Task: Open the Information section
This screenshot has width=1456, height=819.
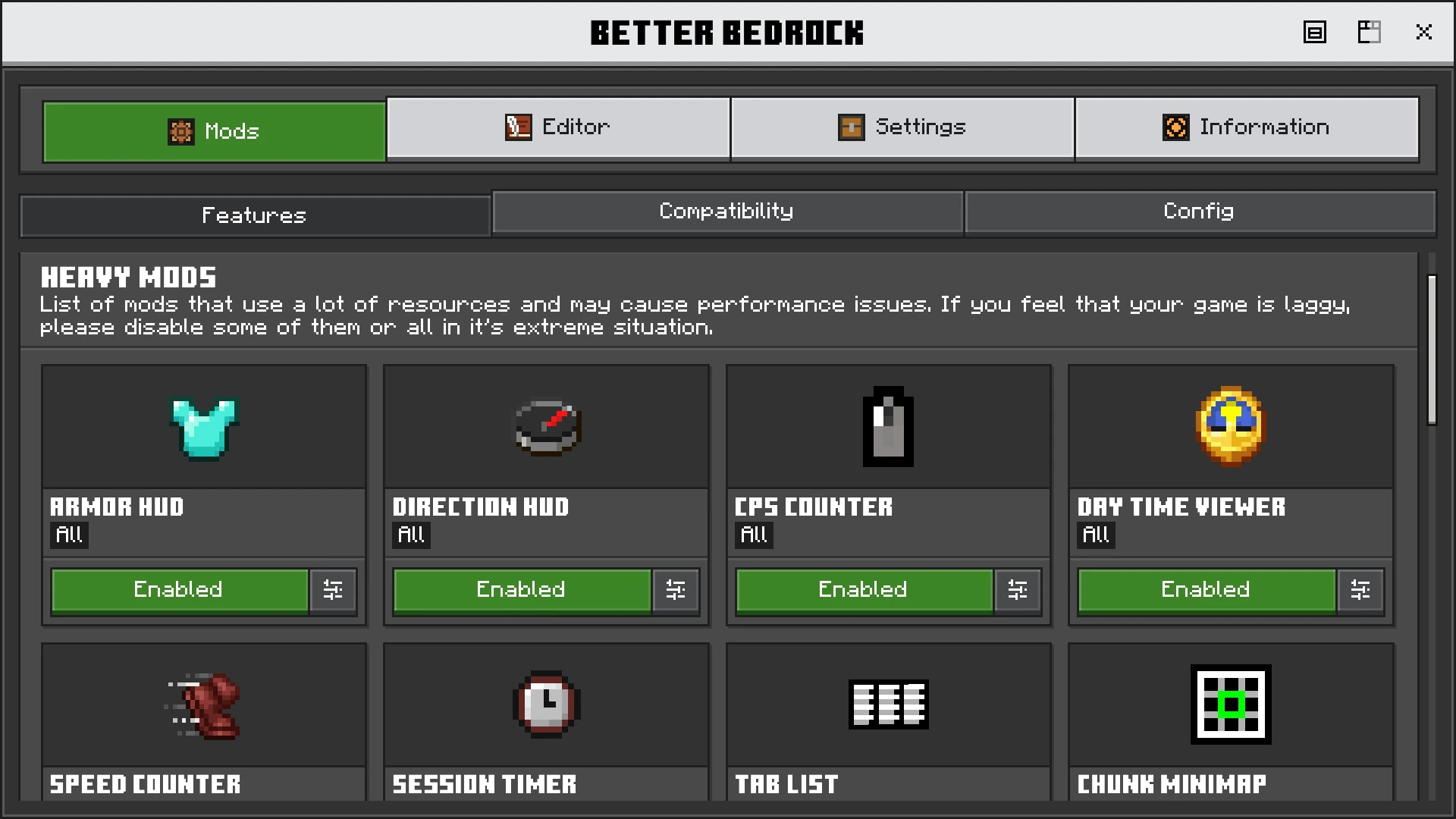Action: [x=1247, y=127]
